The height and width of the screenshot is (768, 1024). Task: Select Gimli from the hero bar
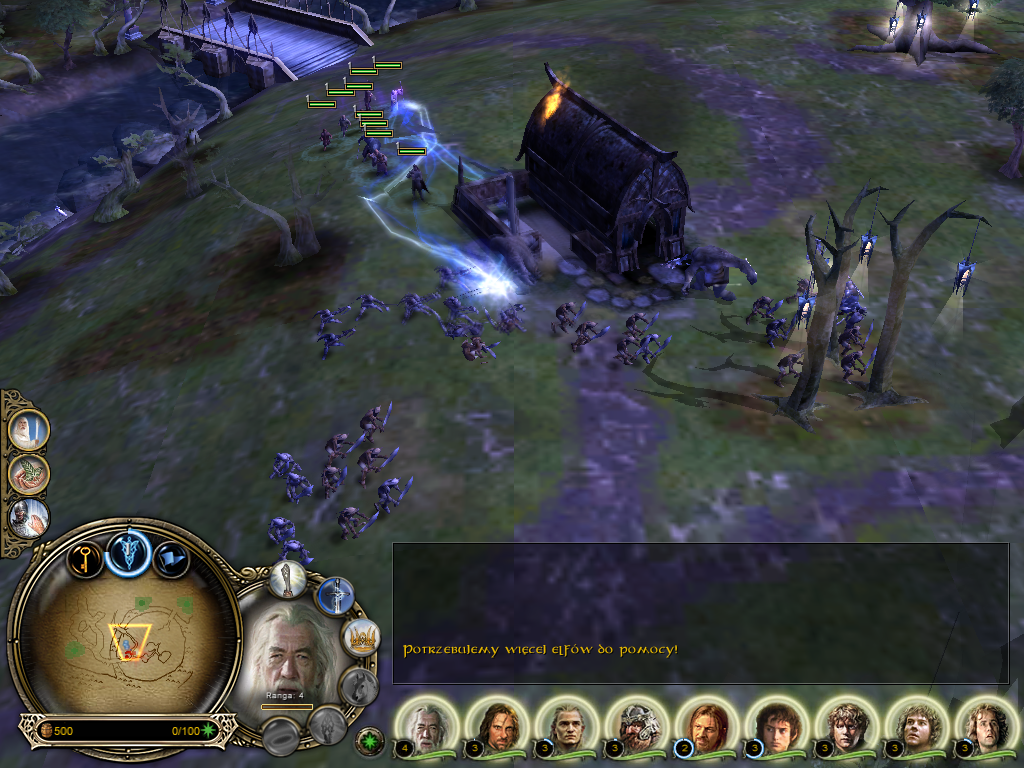(637, 725)
